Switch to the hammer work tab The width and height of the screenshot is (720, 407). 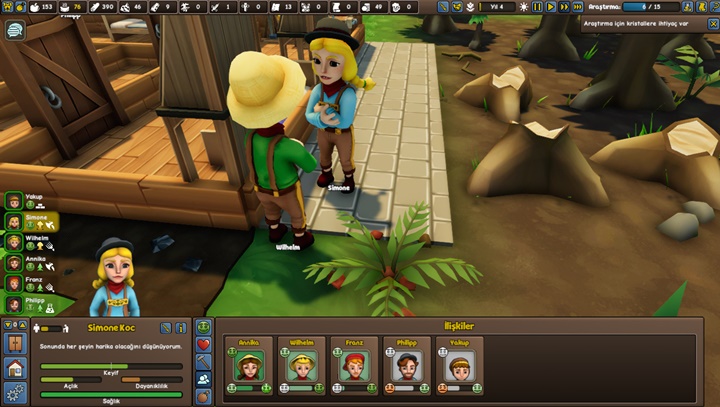click(x=203, y=361)
